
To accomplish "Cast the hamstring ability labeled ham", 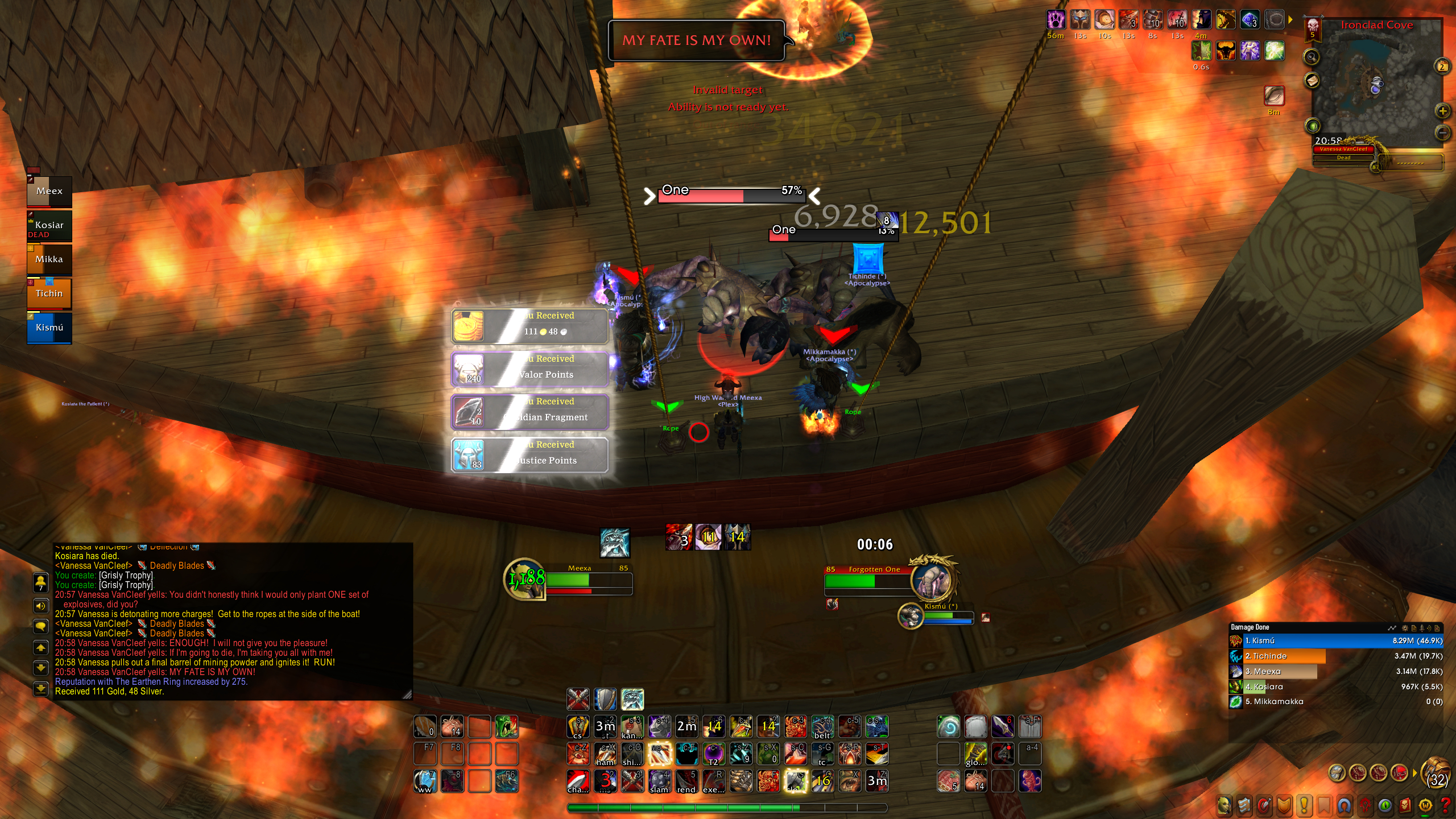I will [605, 754].
